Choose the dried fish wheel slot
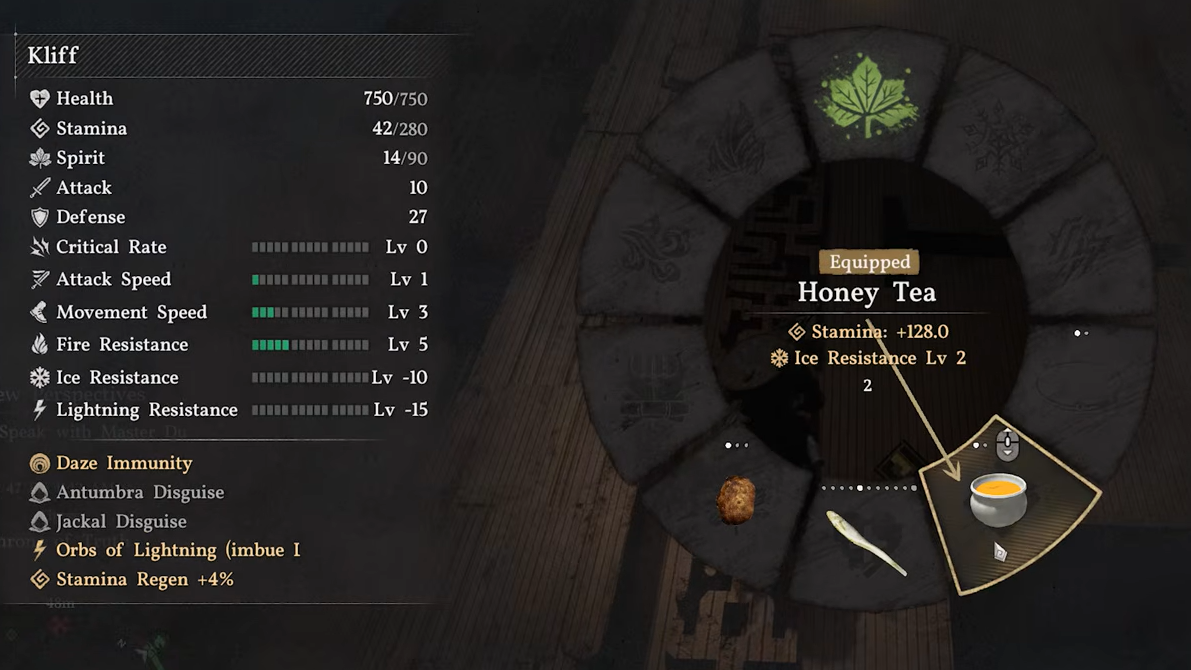The width and height of the screenshot is (1191, 670). click(x=866, y=542)
